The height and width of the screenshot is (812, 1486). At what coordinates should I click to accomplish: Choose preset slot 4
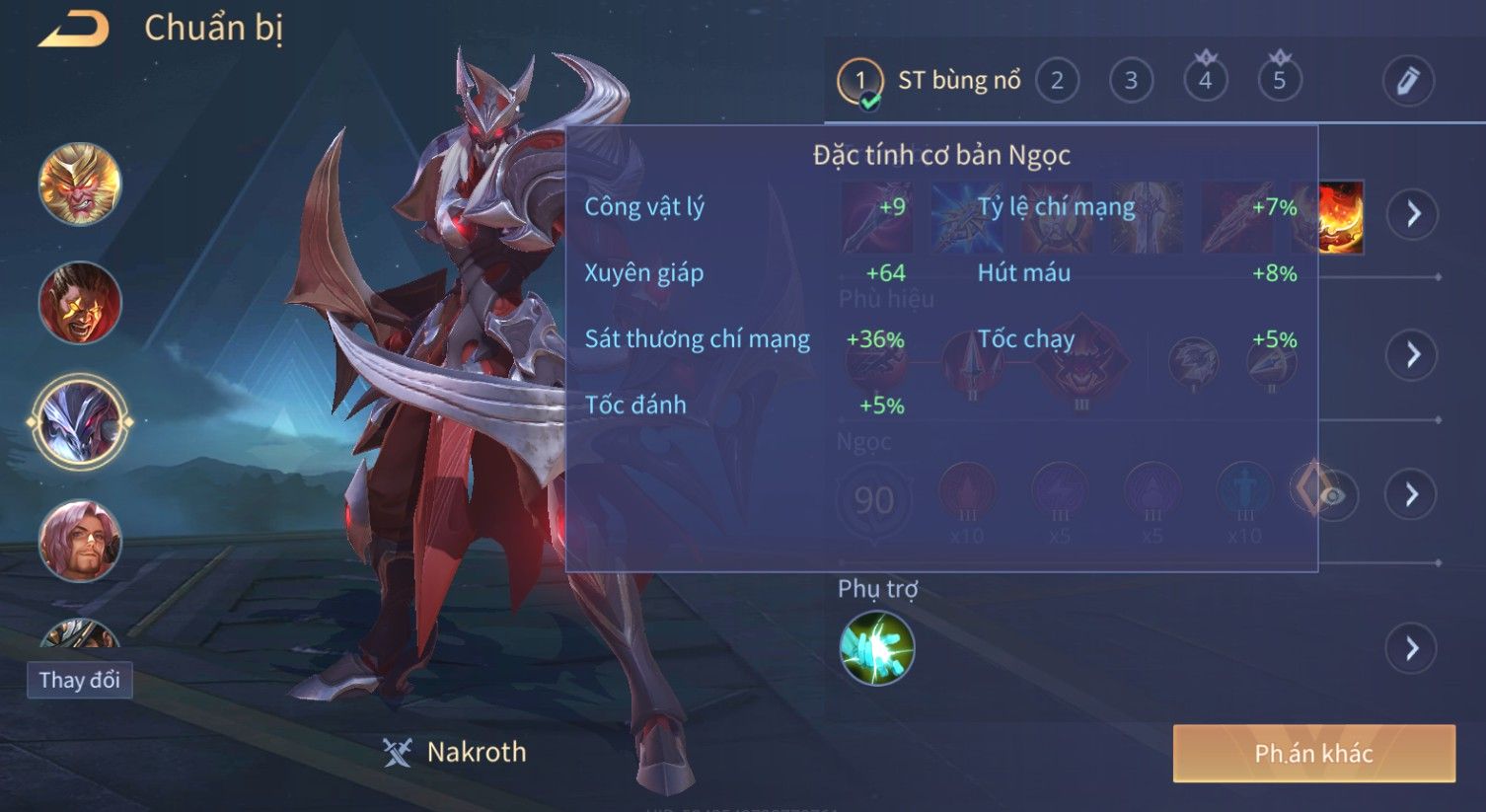1205,81
